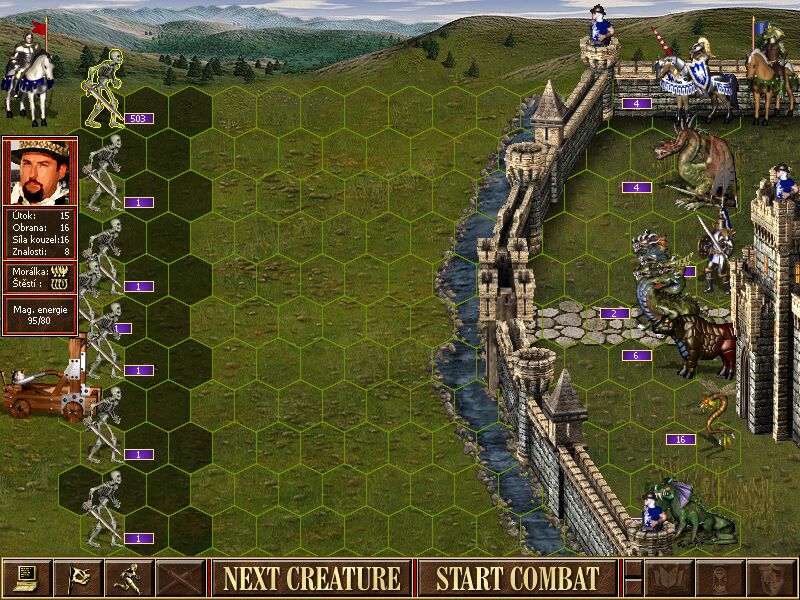Click the greyed-out hourglass wait button
Viewport: 800px width, 600px height.
point(719,578)
